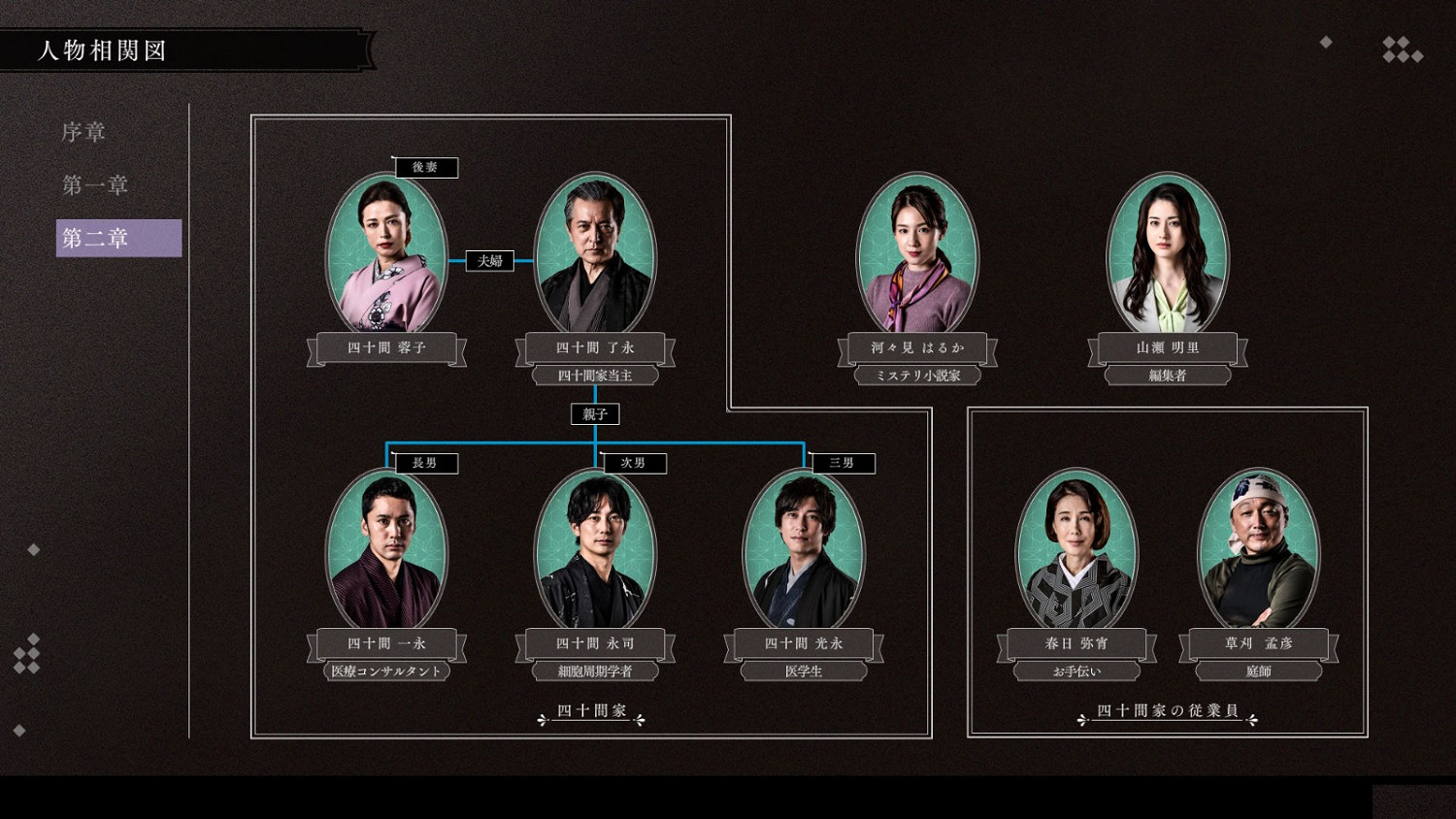This screenshot has height=819, width=1456.
Task: Select 四十間永司's character portrait
Action: (x=593, y=550)
